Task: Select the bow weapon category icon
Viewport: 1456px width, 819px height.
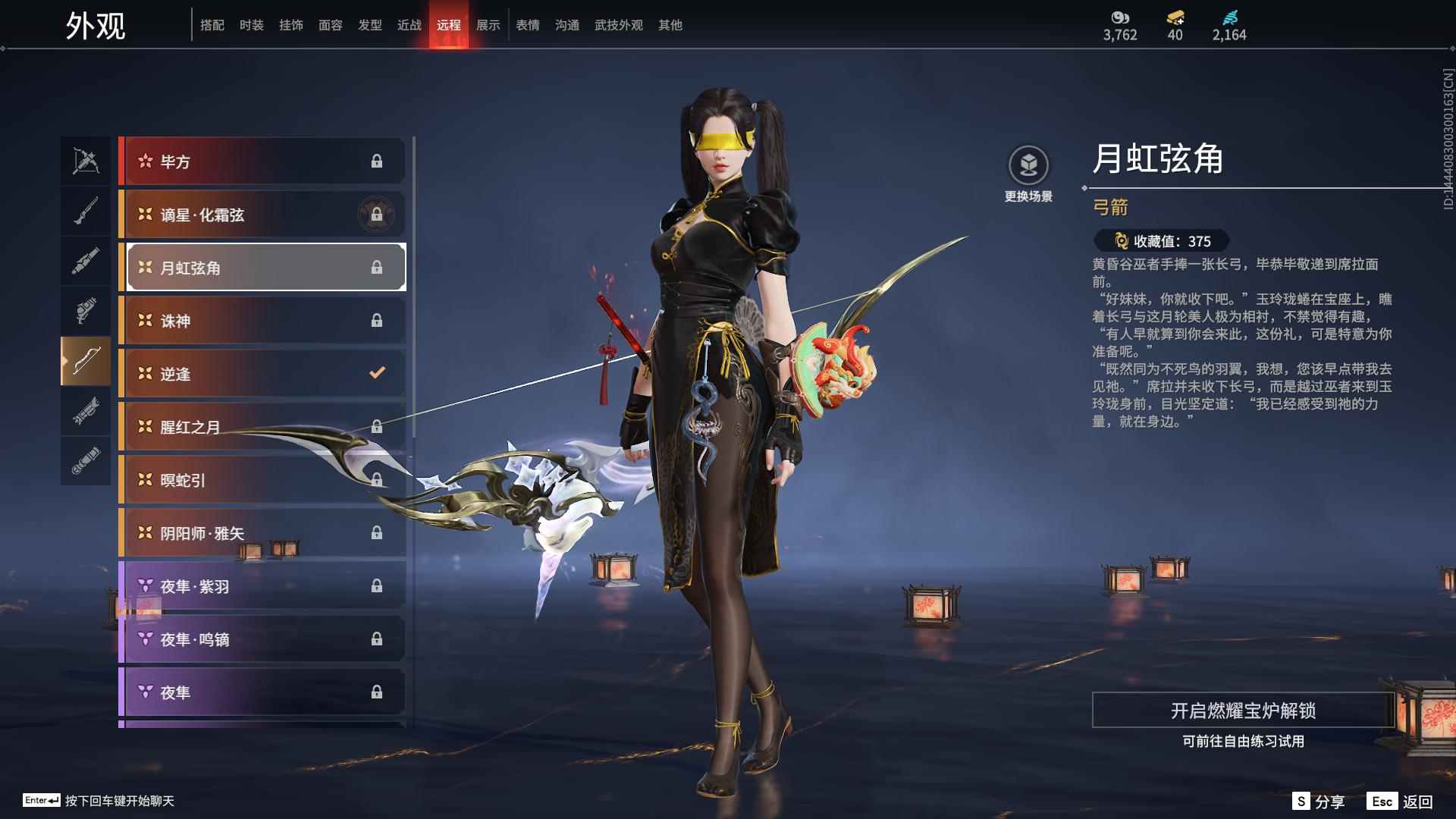Action: 86,362
